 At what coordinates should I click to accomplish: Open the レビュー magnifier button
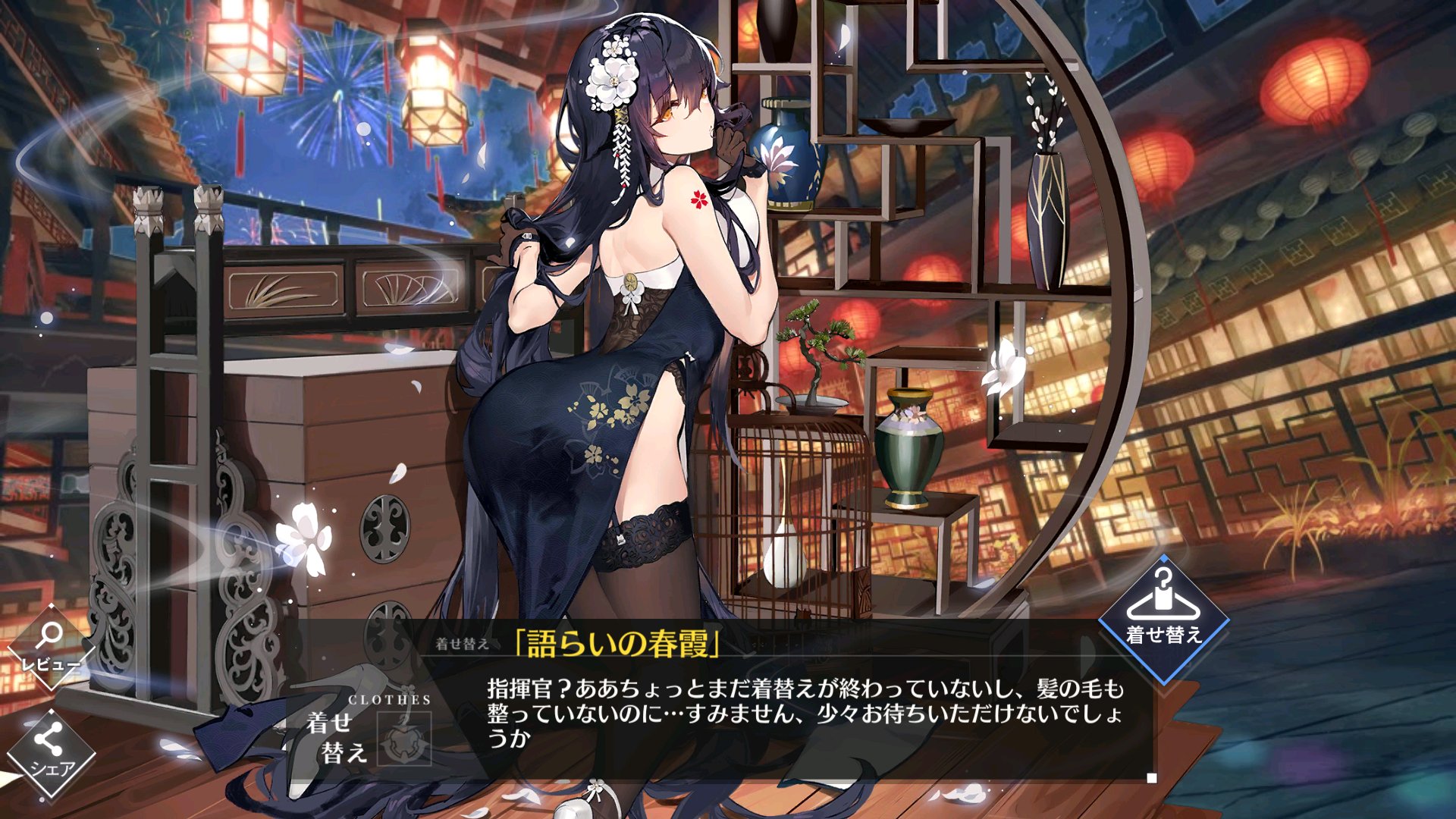[51, 647]
